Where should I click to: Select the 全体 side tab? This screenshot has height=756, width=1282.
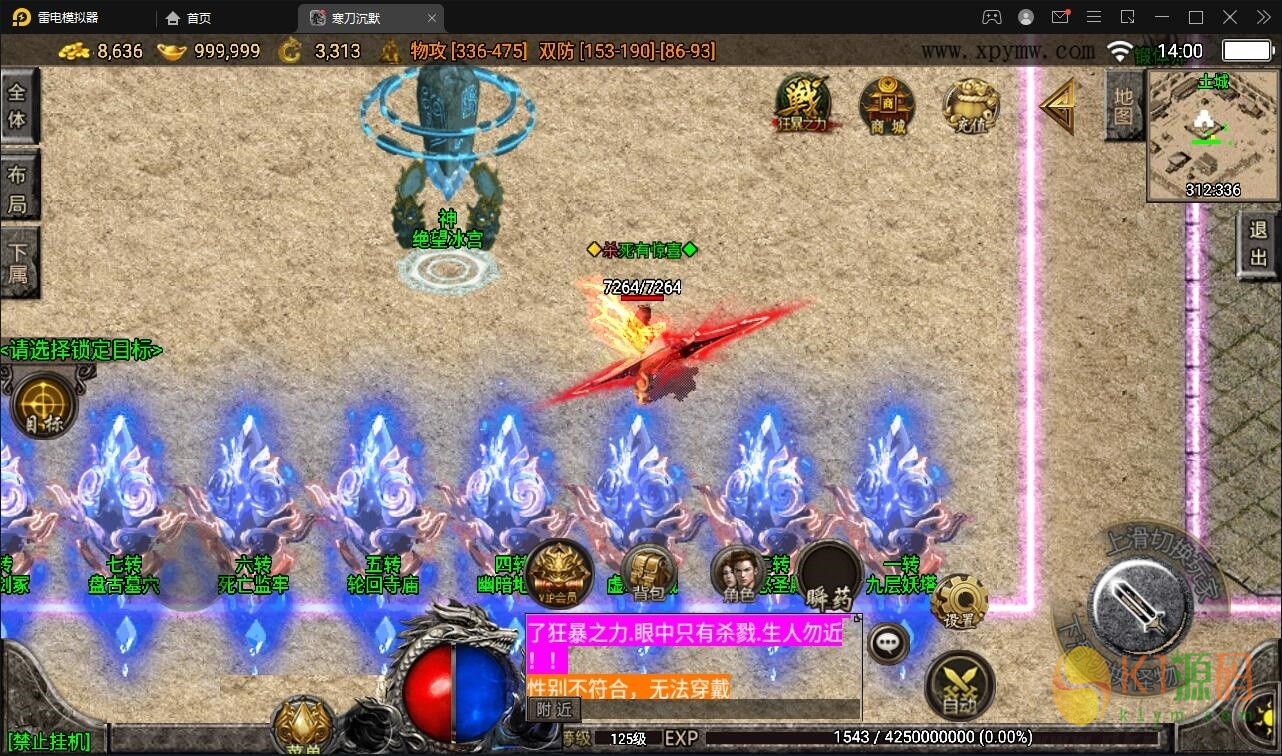click(18, 106)
